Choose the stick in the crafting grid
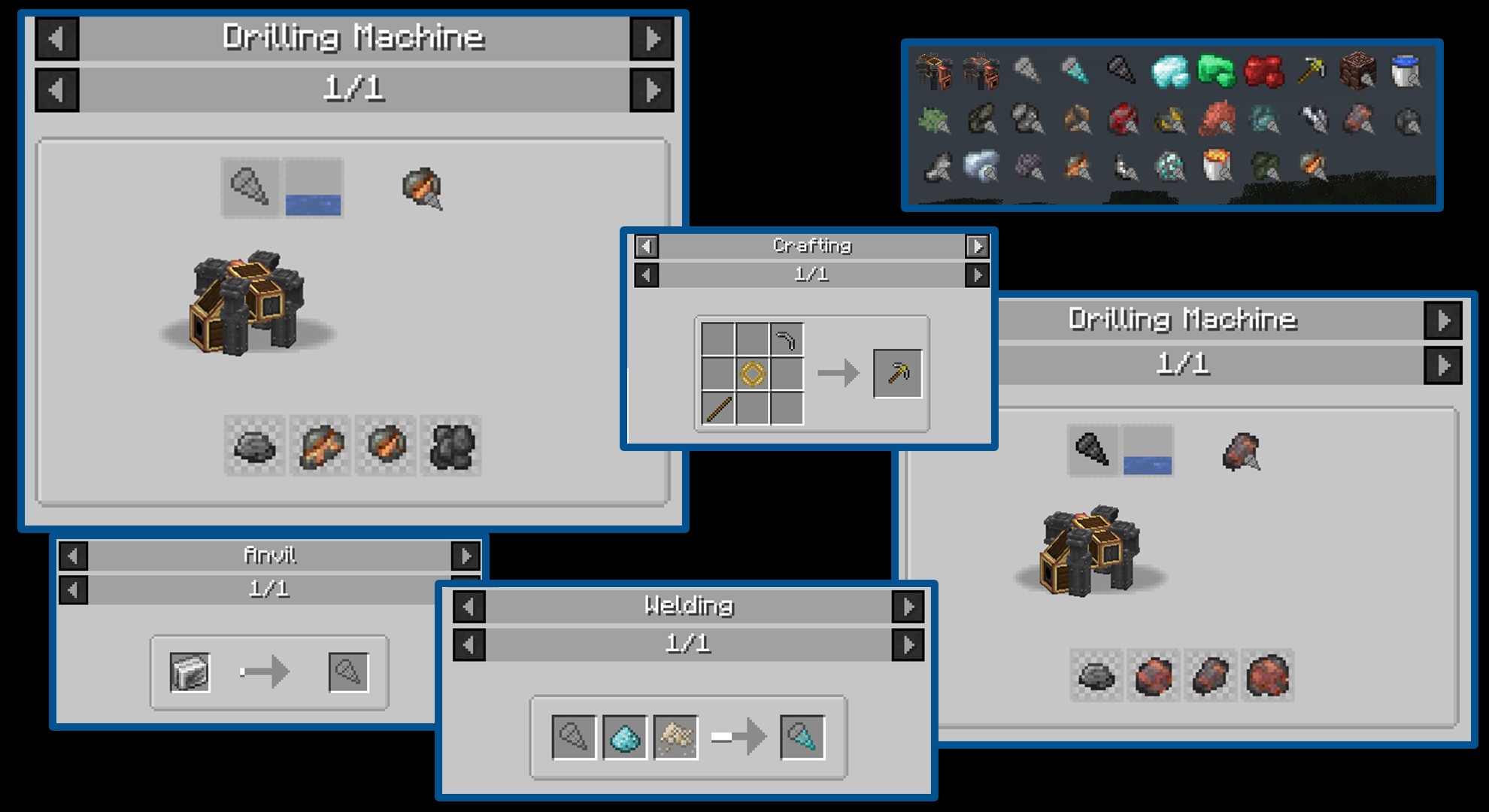 pyautogui.click(x=718, y=408)
